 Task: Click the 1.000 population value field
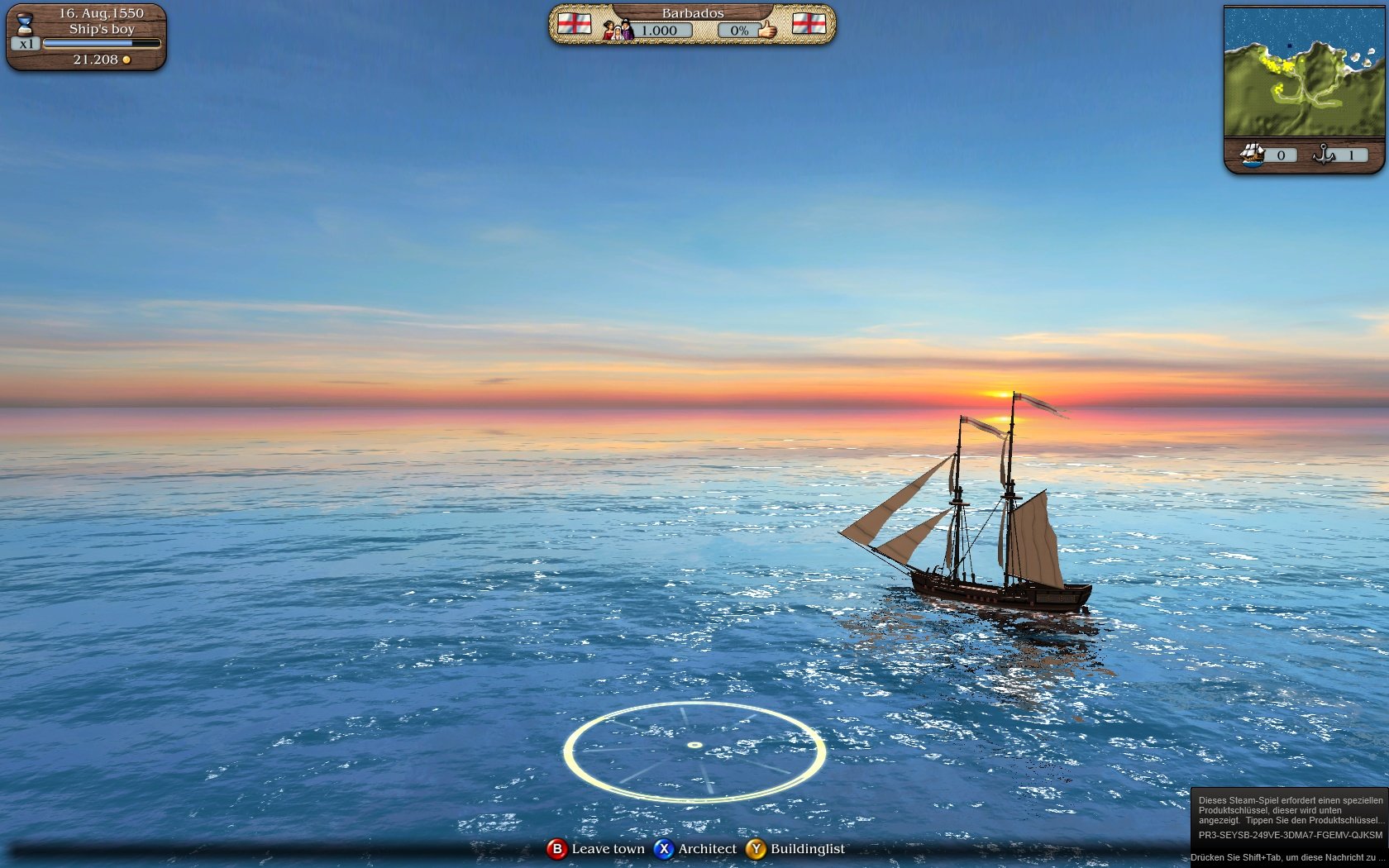point(660,30)
